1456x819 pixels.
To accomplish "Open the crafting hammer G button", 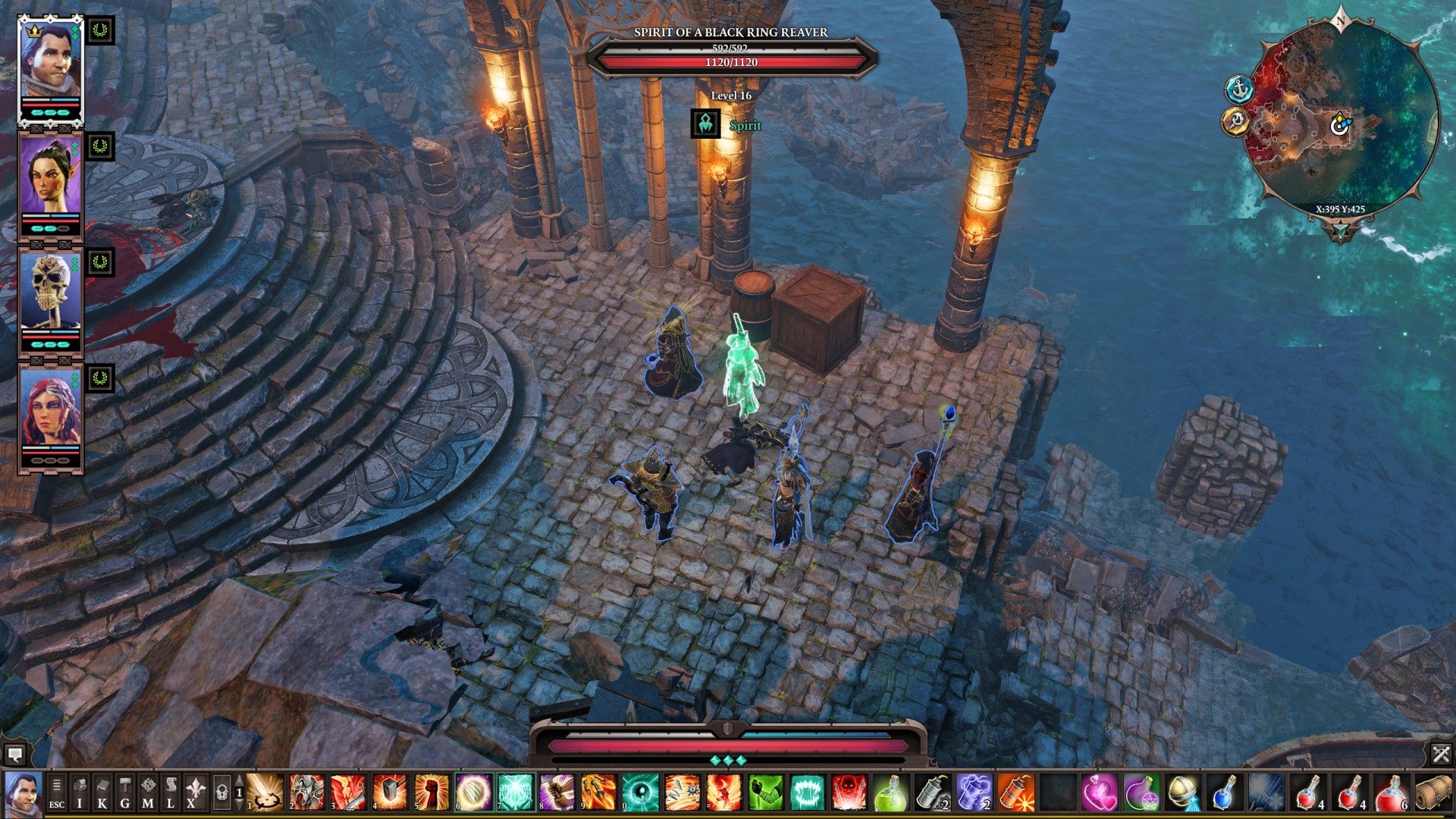I will 125,793.
